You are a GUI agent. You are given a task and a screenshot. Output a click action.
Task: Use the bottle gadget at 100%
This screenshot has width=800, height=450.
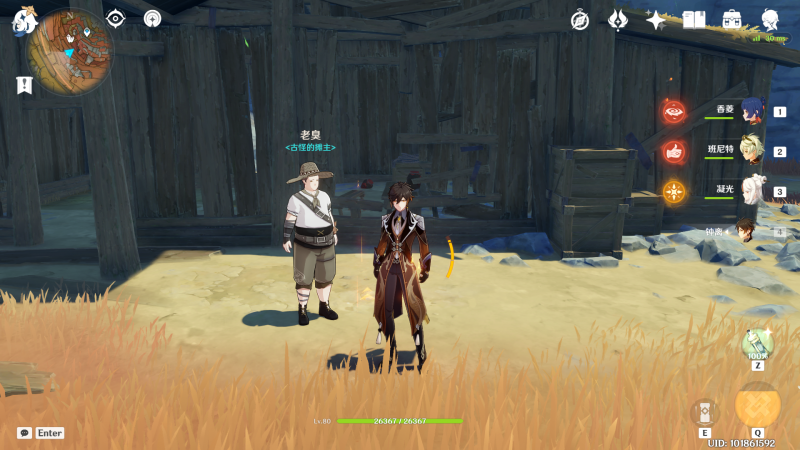pos(757,344)
